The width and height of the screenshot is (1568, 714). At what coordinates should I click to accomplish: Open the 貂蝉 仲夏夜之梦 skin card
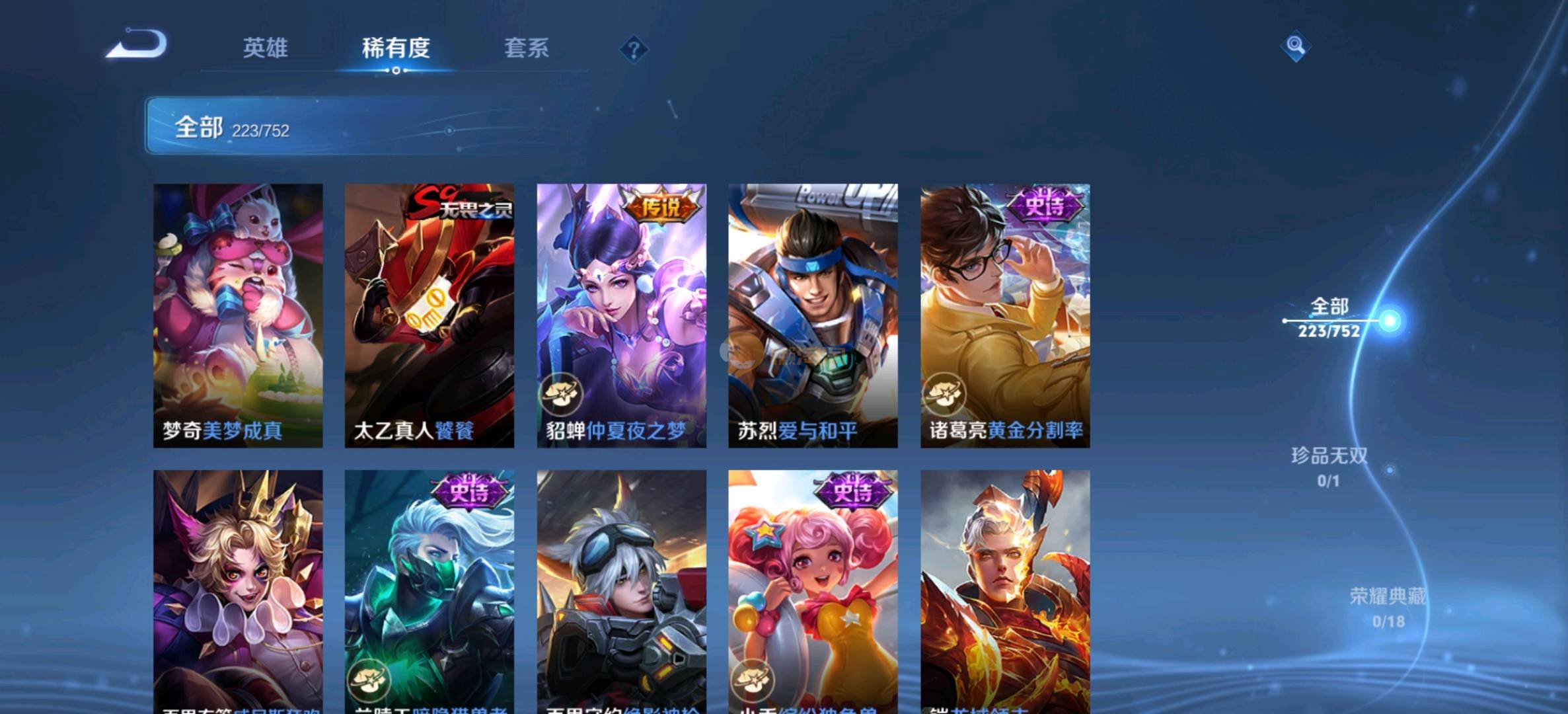pyautogui.click(x=621, y=315)
